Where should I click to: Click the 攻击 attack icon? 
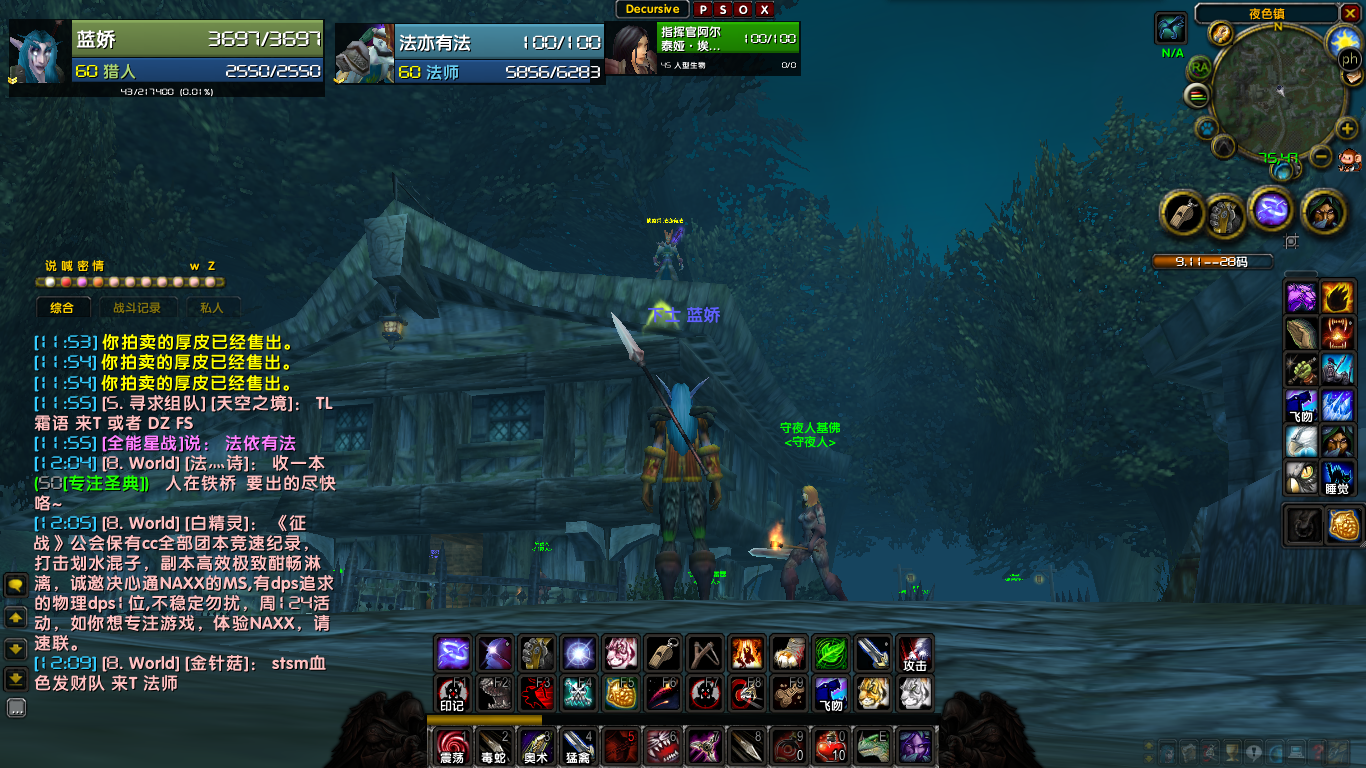915,653
